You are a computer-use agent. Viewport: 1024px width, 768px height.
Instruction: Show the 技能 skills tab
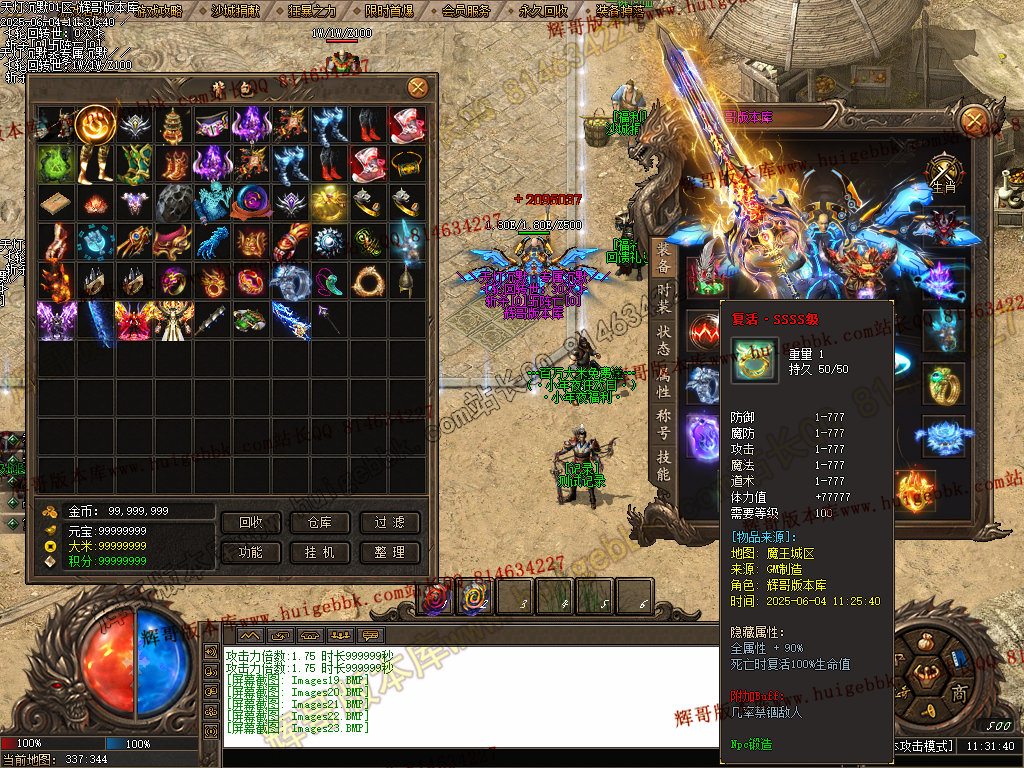click(664, 466)
